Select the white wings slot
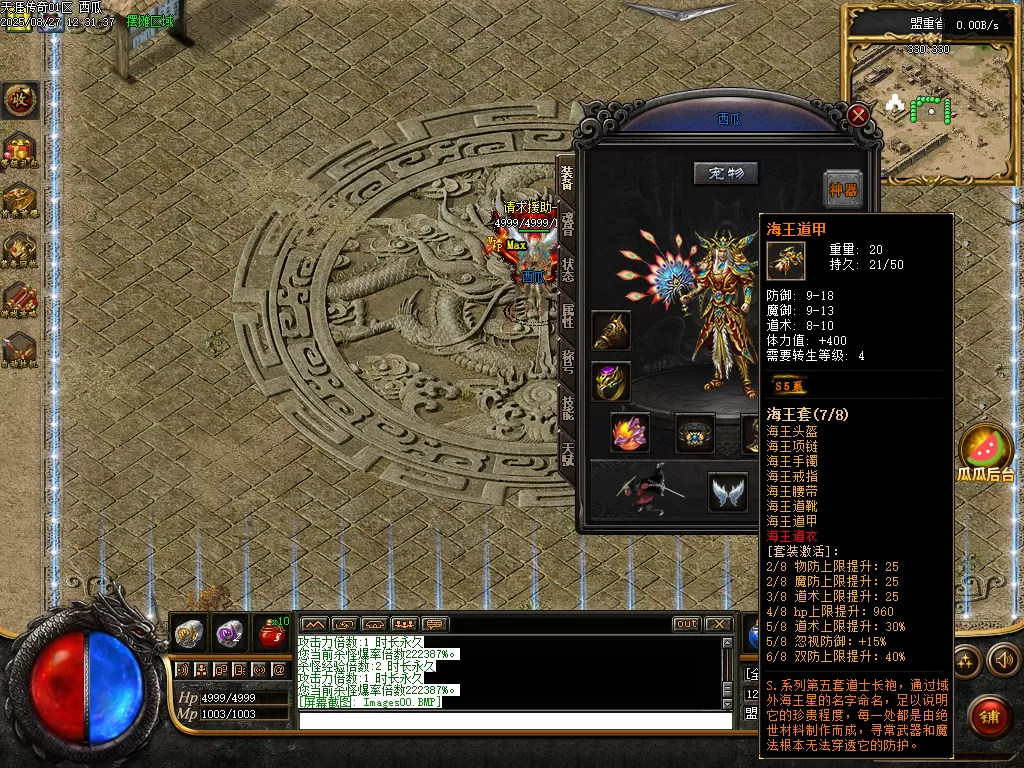This screenshot has height=768, width=1024. point(729,491)
